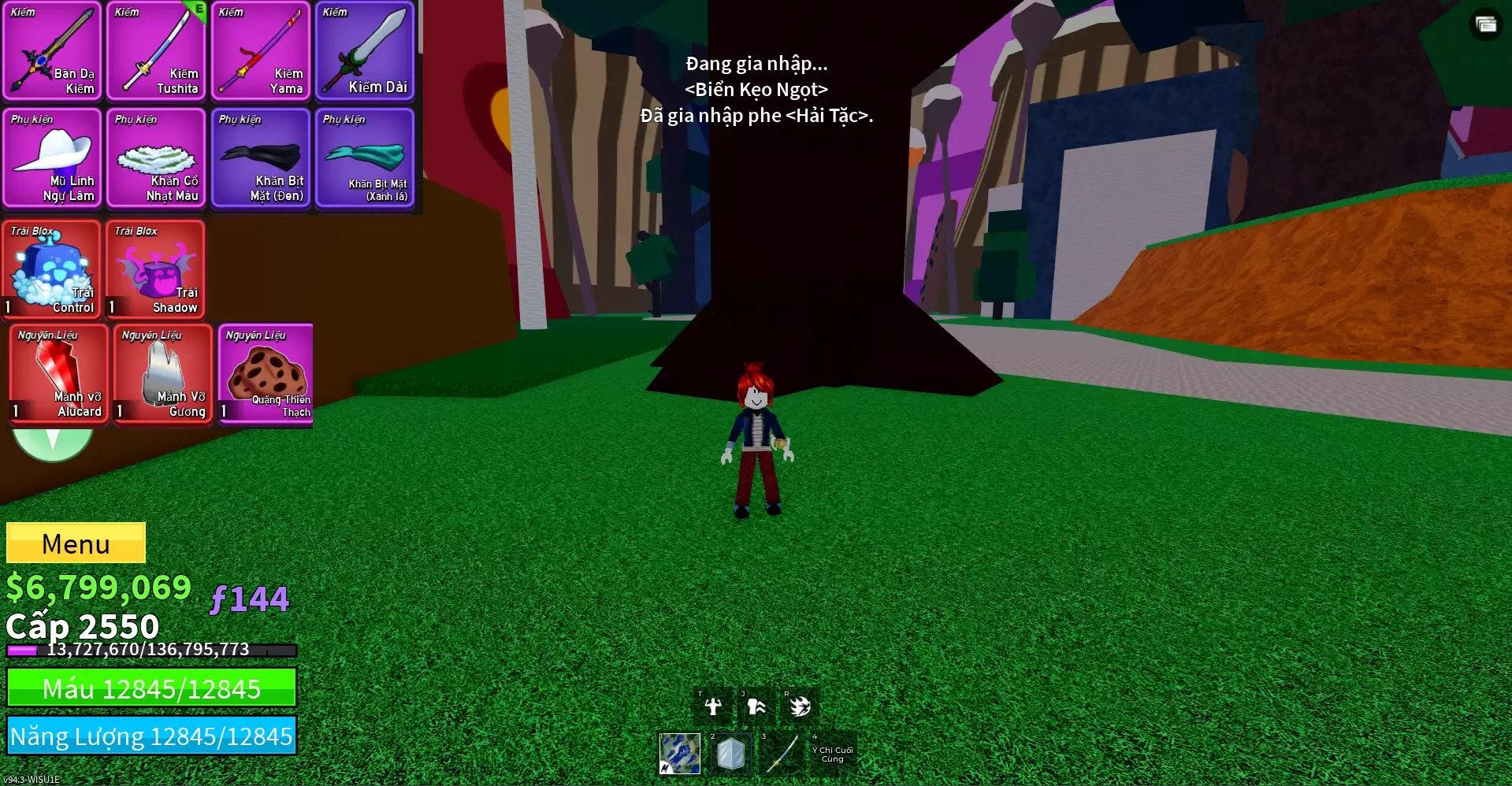Select the Mảnh Vỡ Alucard material

pyautogui.click(x=59, y=374)
